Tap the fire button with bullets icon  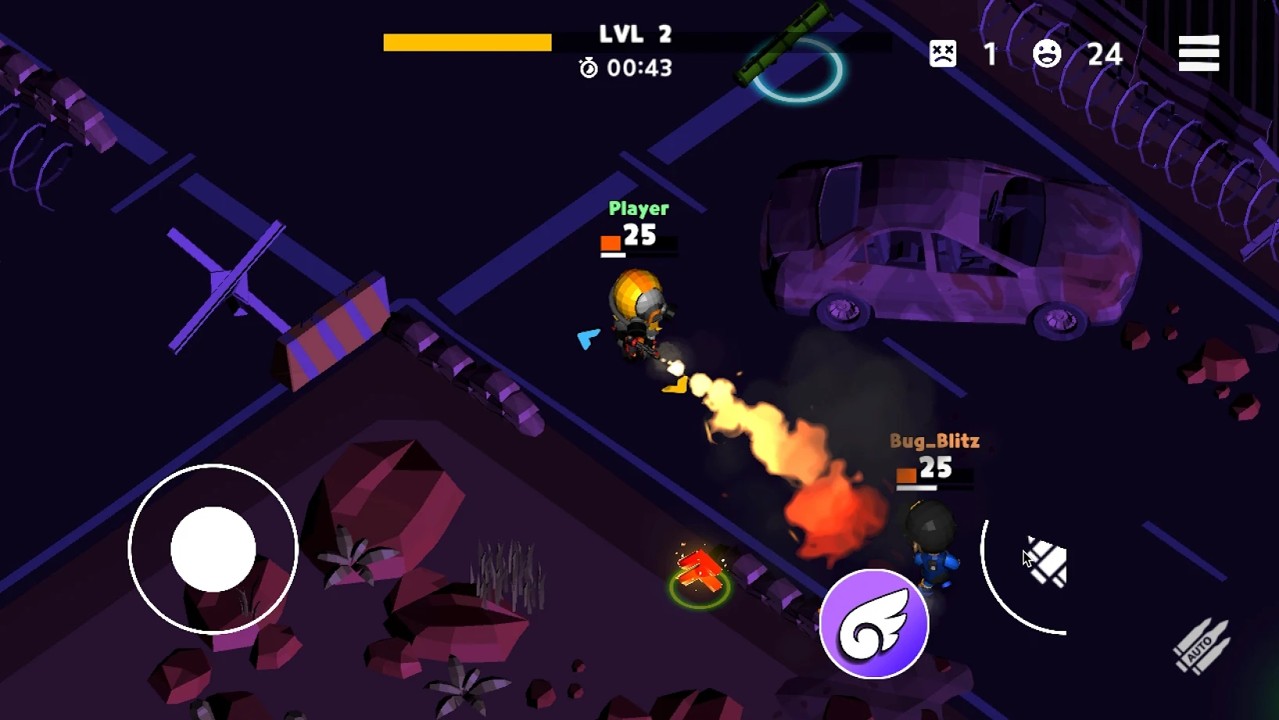(x=1045, y=564)
